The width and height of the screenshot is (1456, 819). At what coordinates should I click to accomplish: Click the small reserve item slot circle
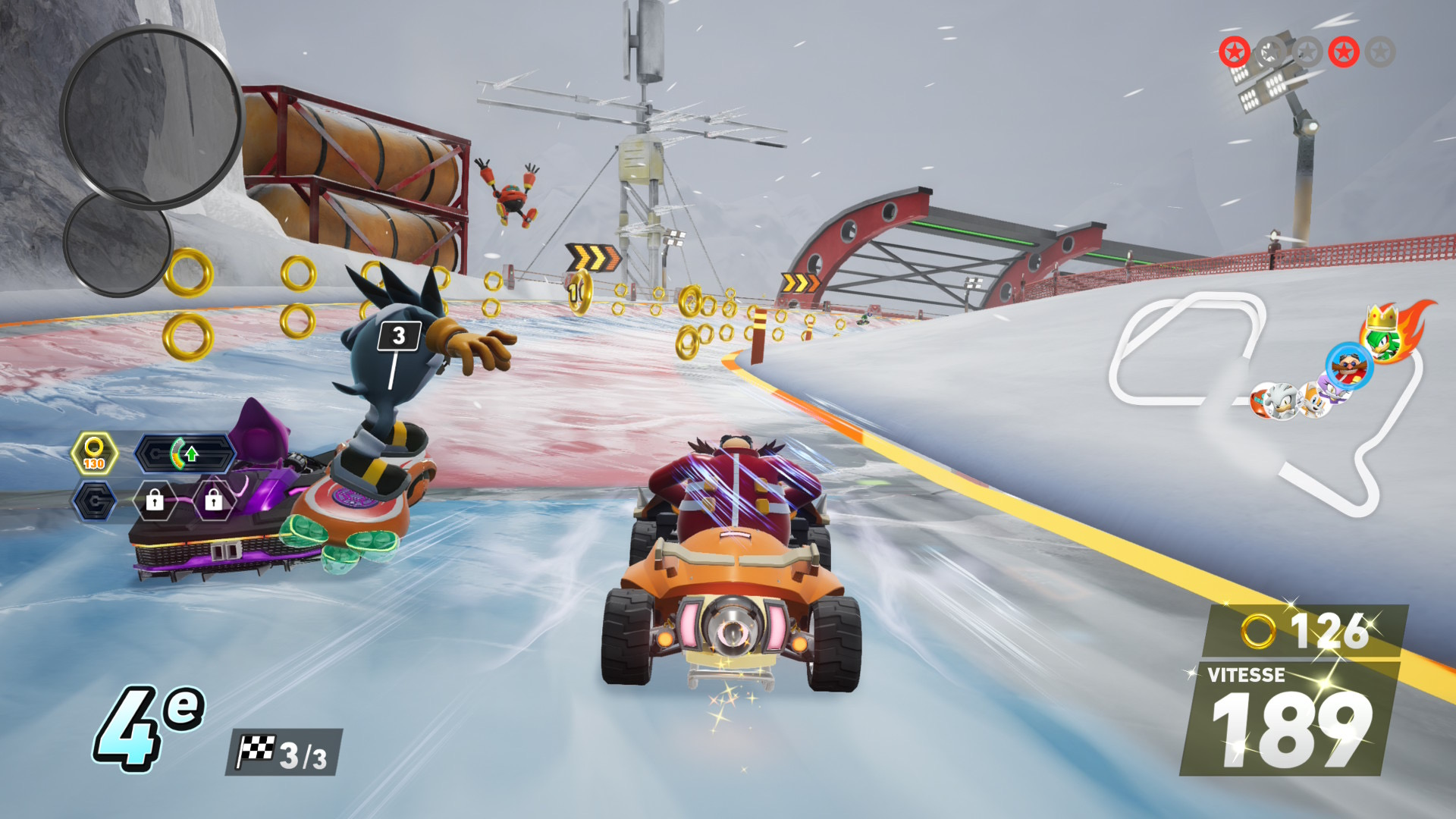pyautogui.click(x=116, y=243)
